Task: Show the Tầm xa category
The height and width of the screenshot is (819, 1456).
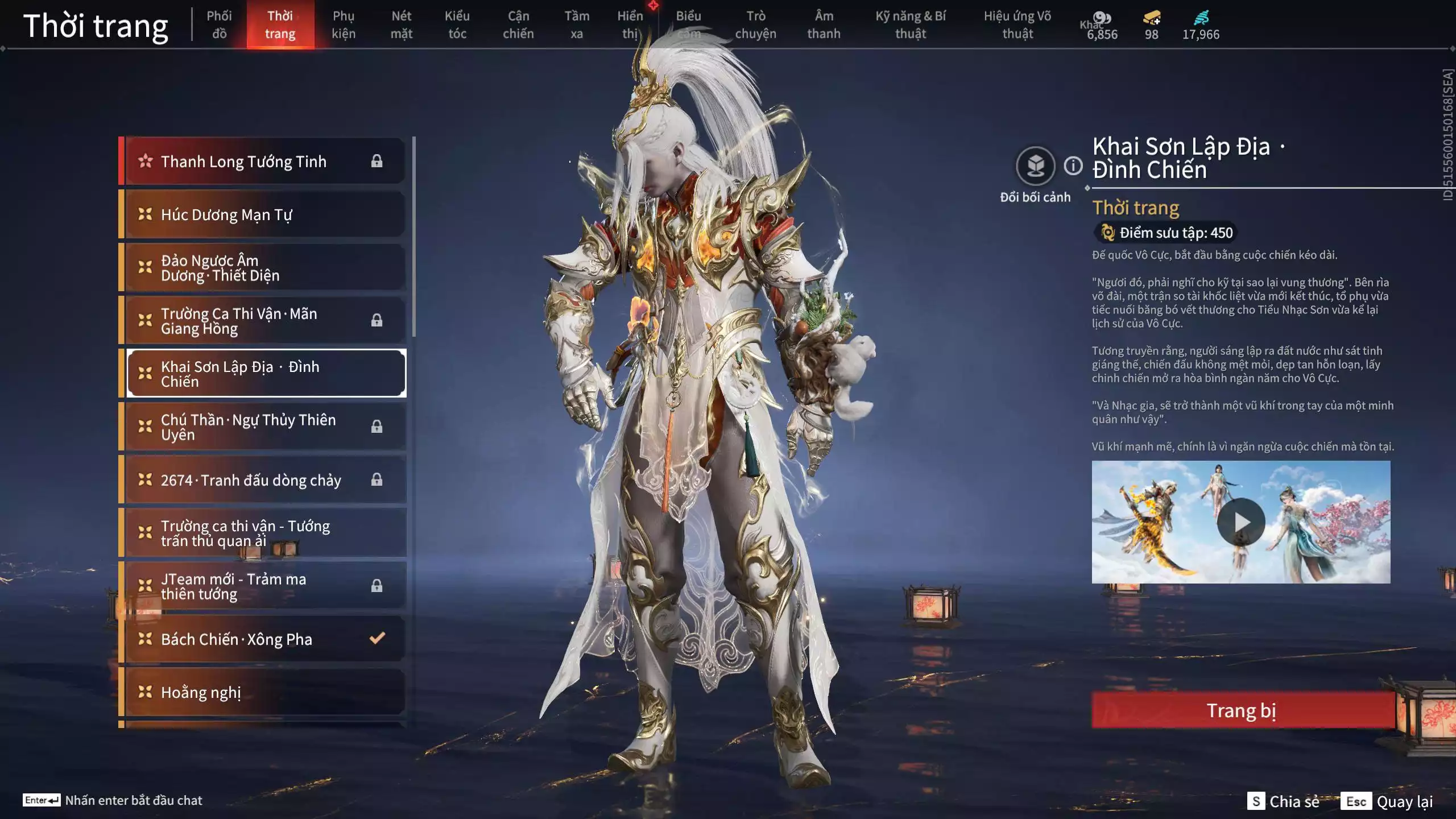Action: coord(577,25)
